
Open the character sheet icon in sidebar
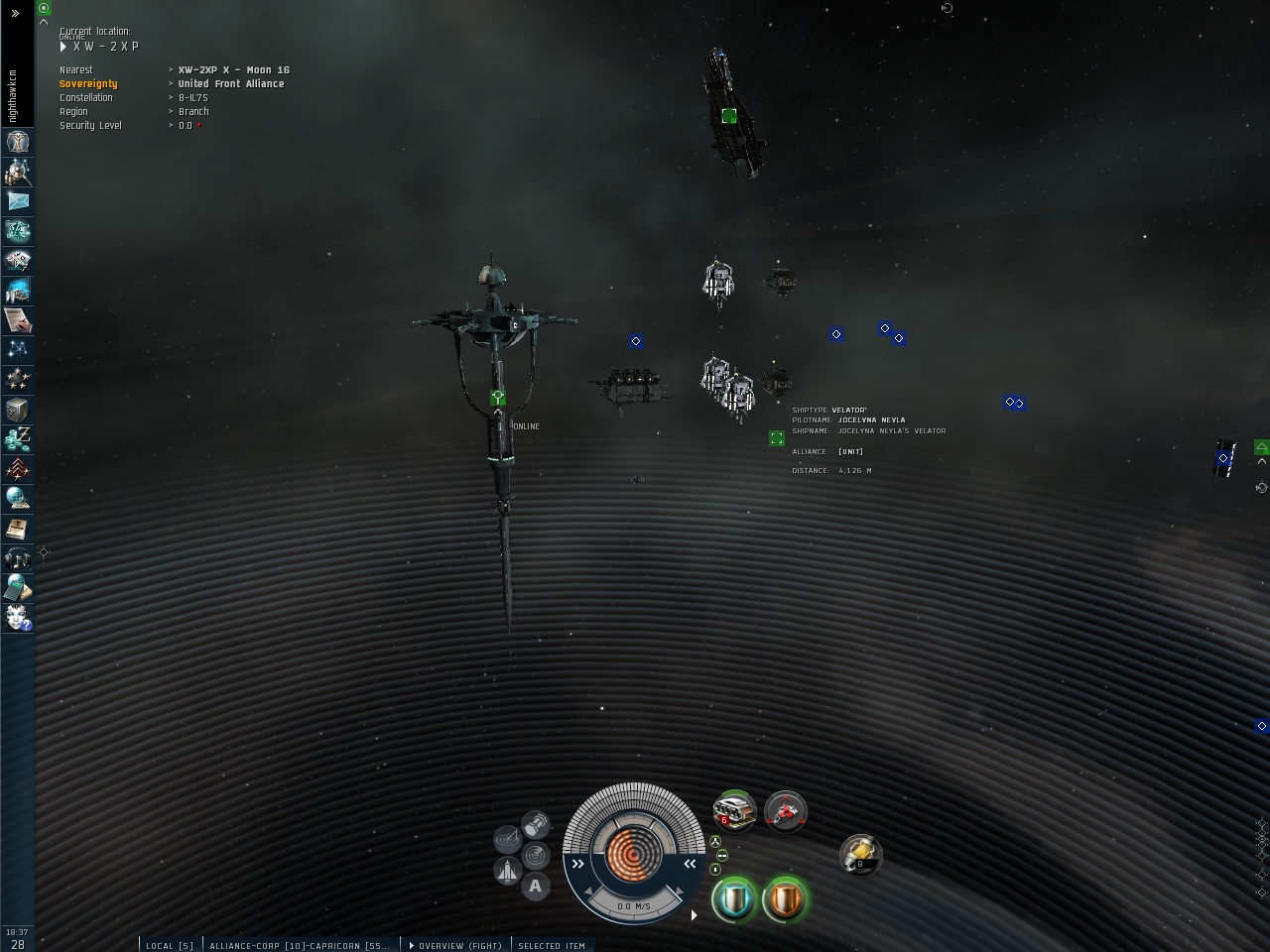pos(18,142)
